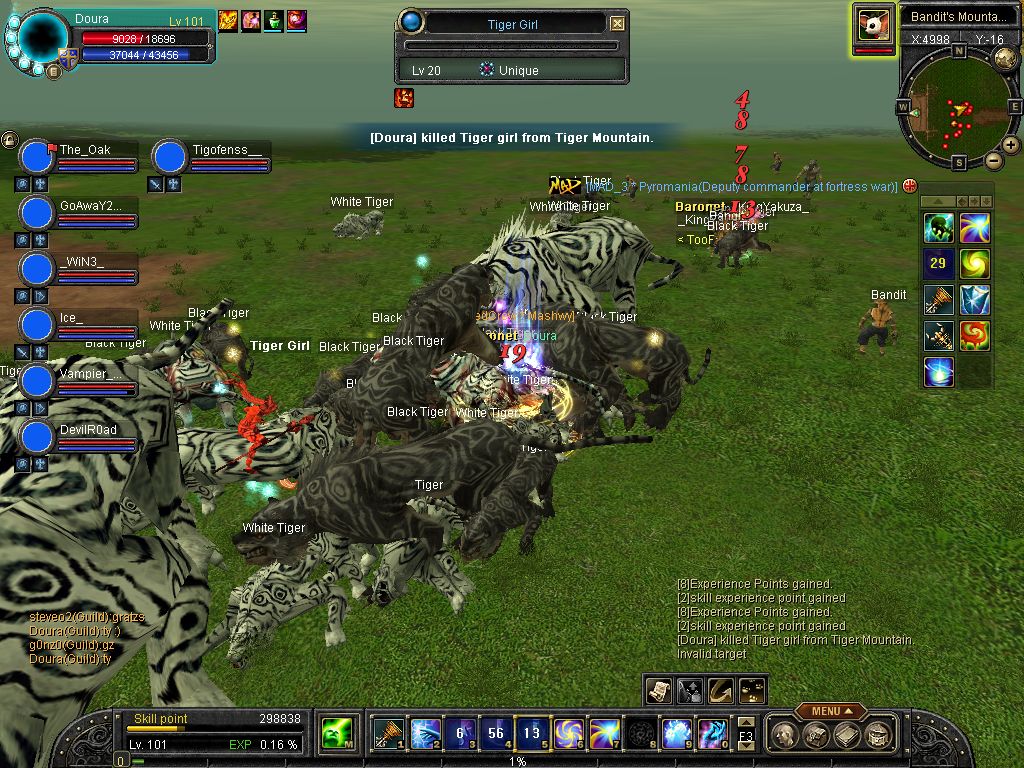Use hotbar skill showing number 56
The height and width of the screenshot is (768, 1024).
496,734
